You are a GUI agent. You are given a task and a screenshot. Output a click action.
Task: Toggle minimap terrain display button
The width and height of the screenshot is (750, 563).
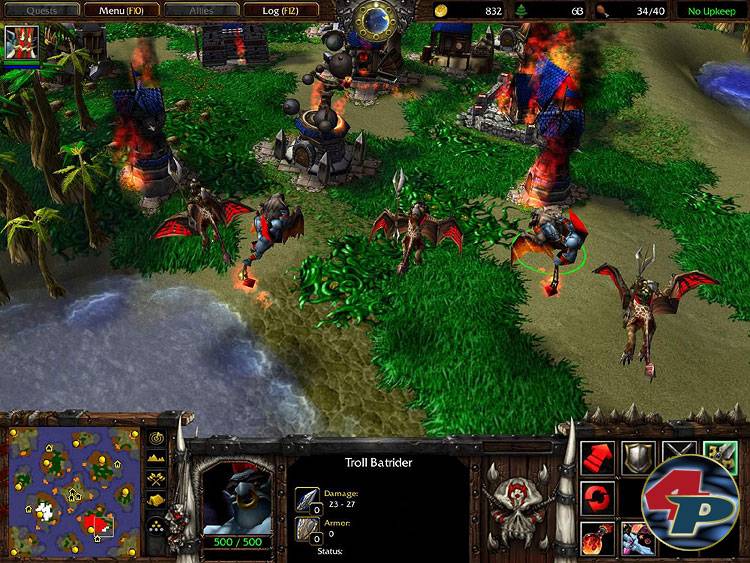pyautogui.click(x=157, y=458)
